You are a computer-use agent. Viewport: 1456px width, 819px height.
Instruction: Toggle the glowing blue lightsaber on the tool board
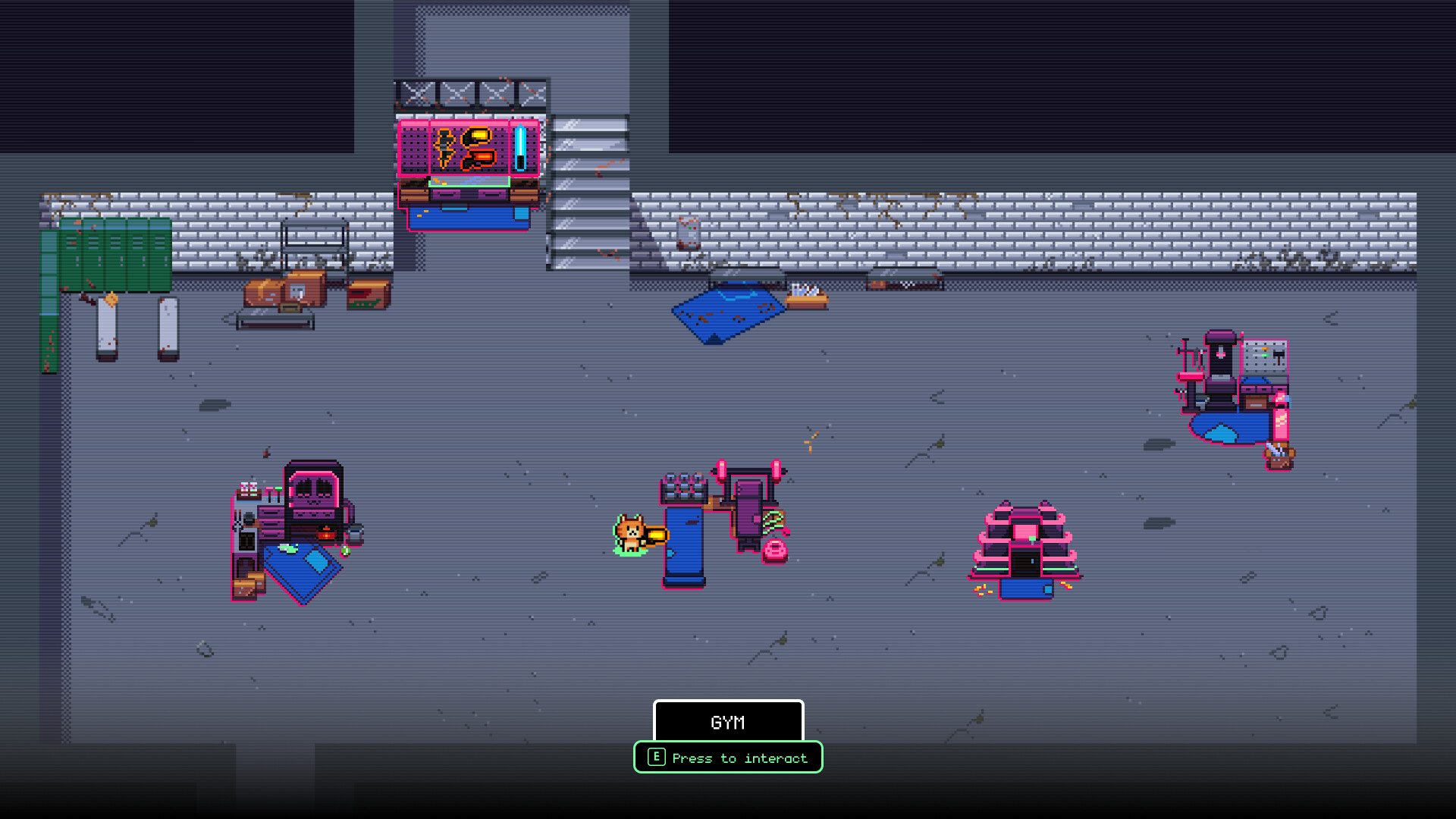tap(519, 148)
